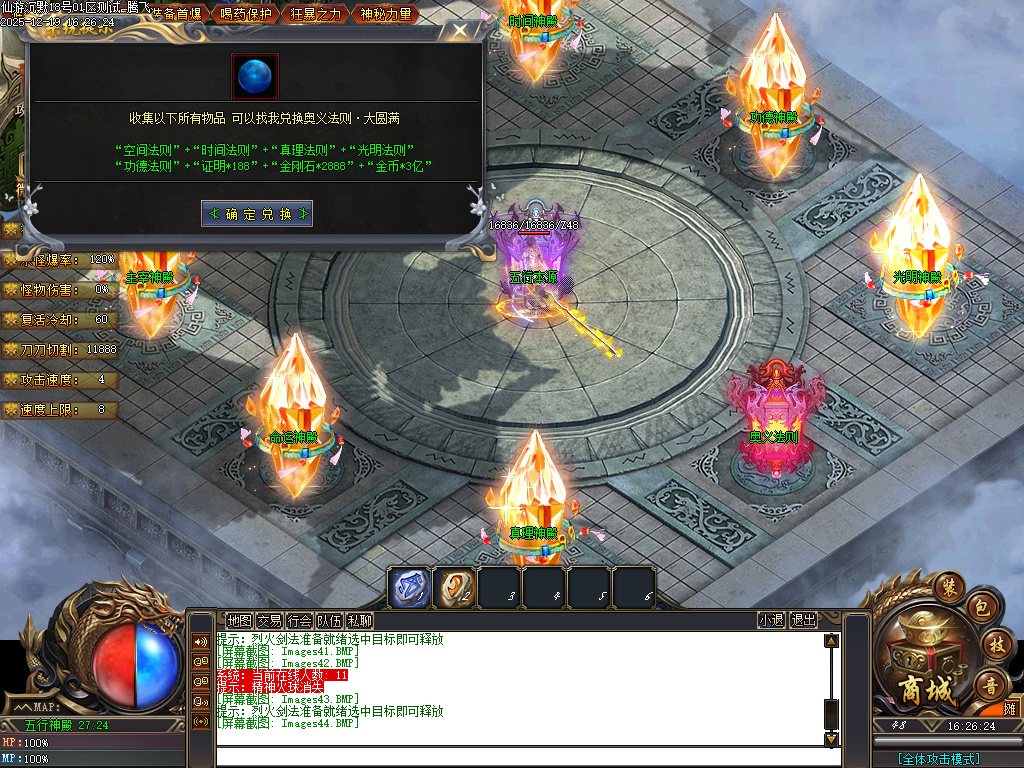The height and width of the screenshot is (768, 1024).
Task: Switch to 私聊 private chat
Action: coord(359,620)
